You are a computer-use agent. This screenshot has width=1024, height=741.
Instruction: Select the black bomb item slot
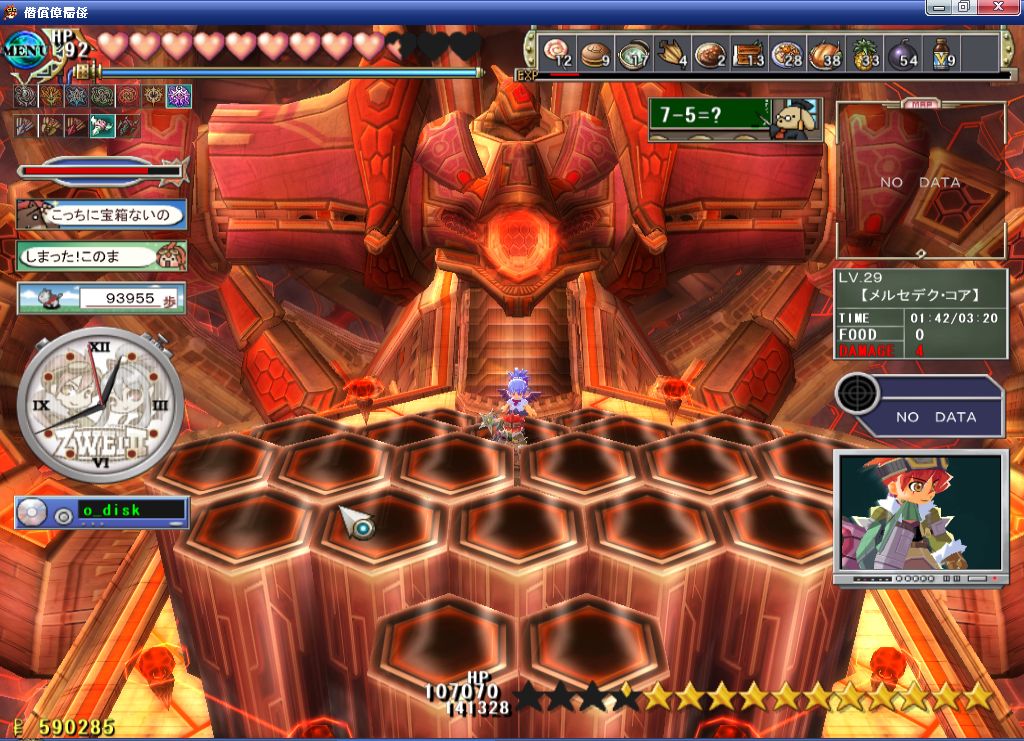902,53
